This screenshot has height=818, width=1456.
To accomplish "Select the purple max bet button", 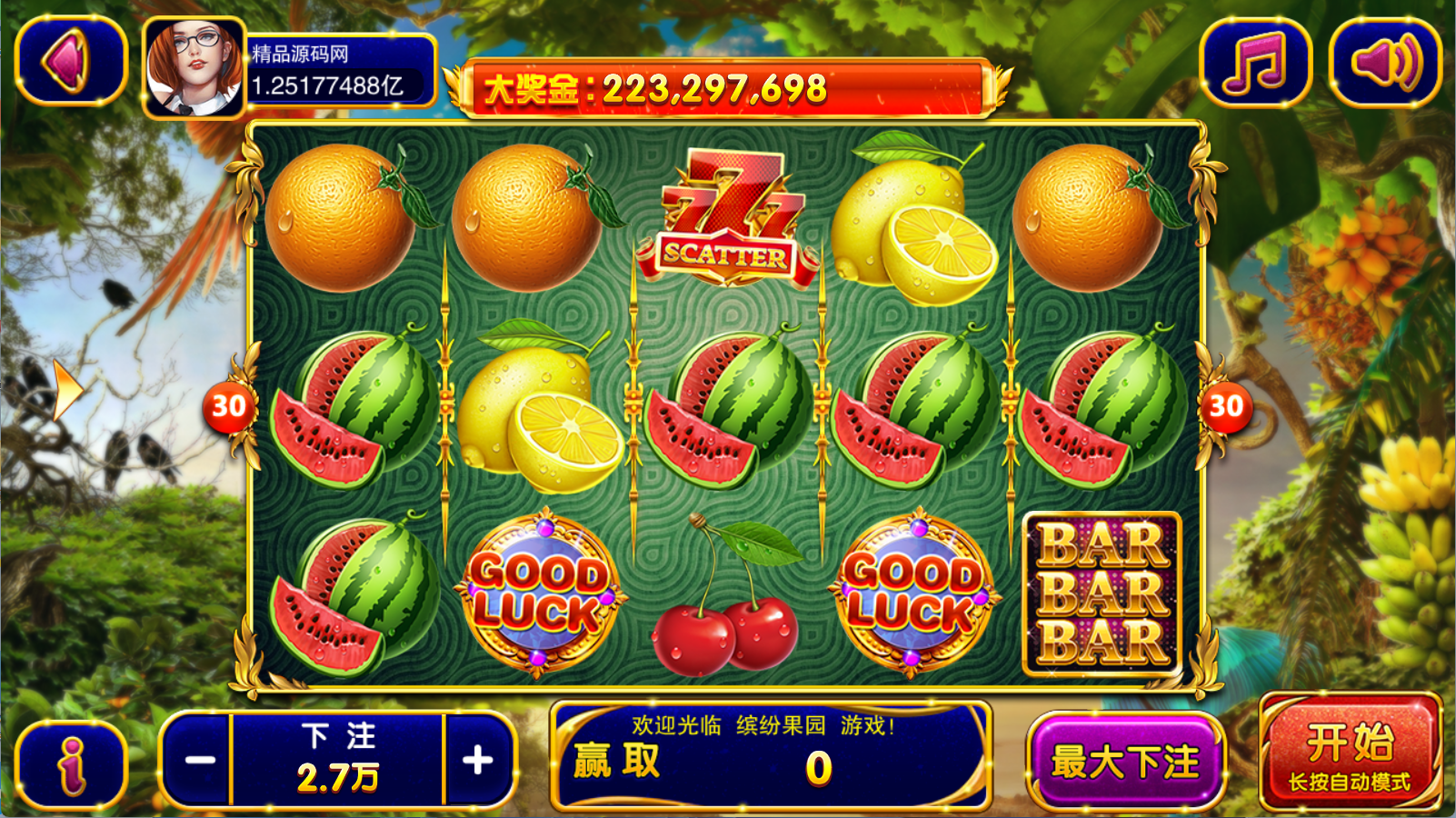I will (x=1125, y=762).
